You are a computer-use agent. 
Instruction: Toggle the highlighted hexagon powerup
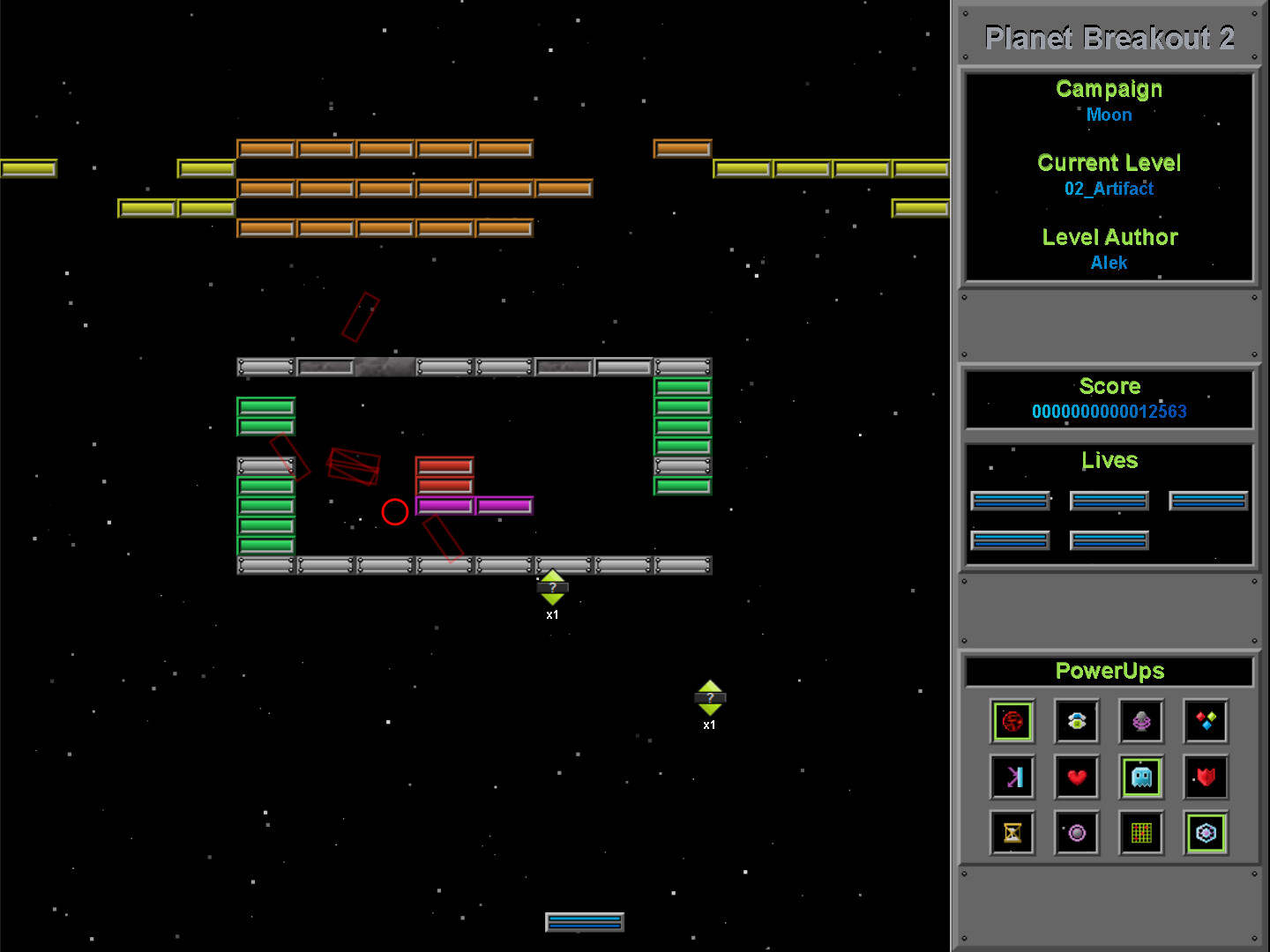pos(1206,833)
